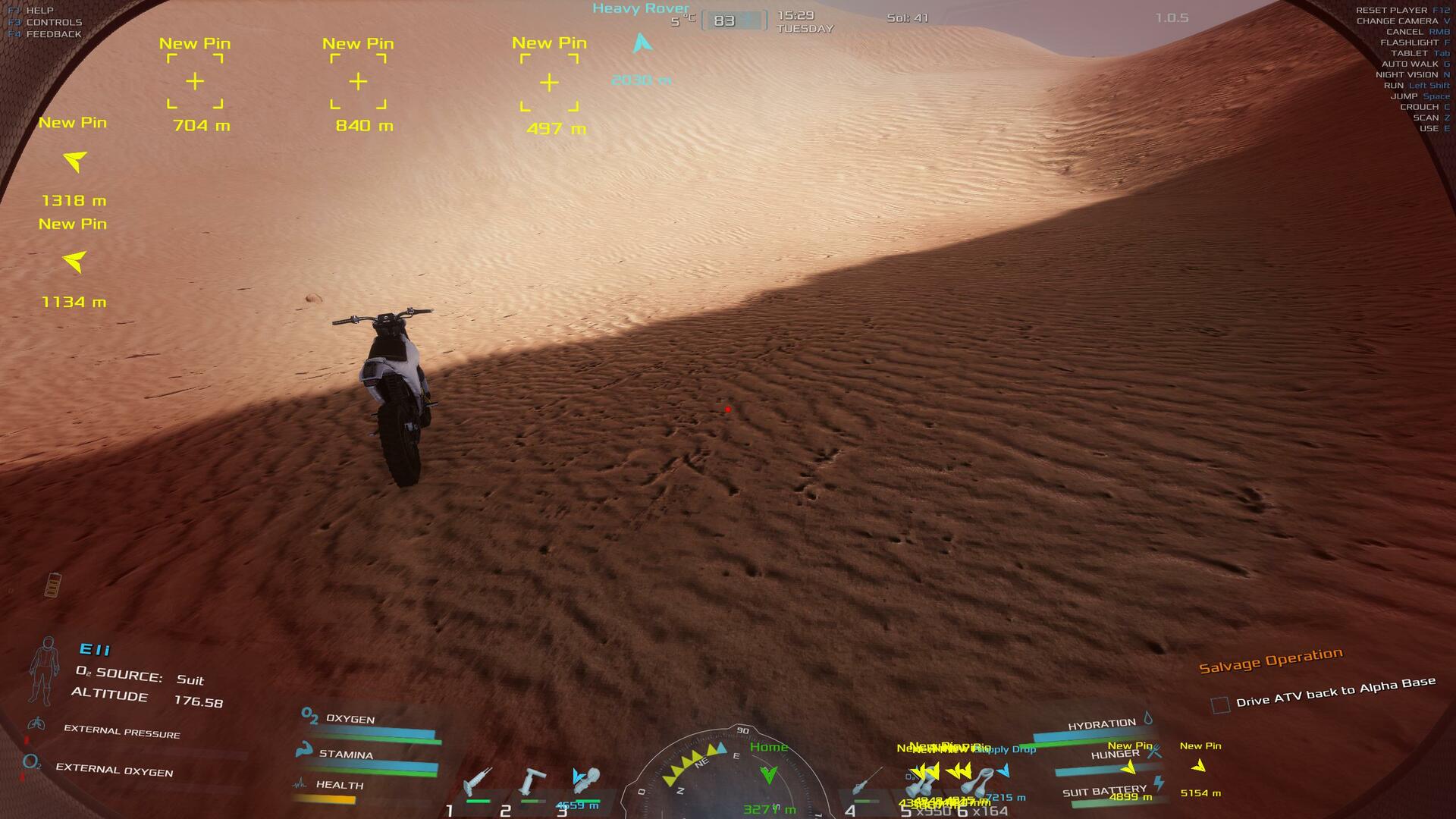1456x819 pixels.
Task: Select the New Pin arrow at 1318 m
Action: tap(74, 161)
